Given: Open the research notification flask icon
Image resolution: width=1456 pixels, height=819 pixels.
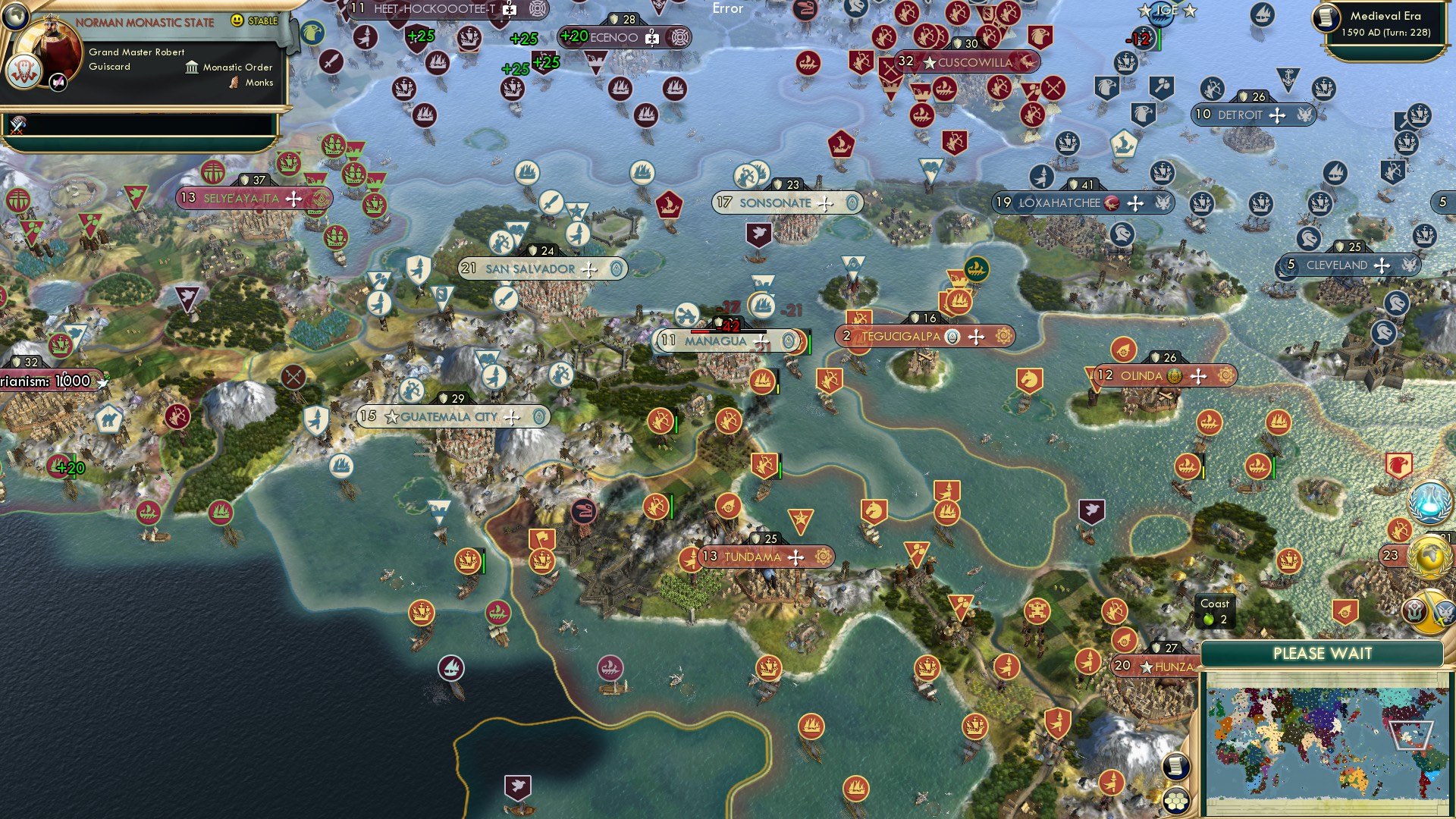Looking at the screenshot, I should 1429,499.
